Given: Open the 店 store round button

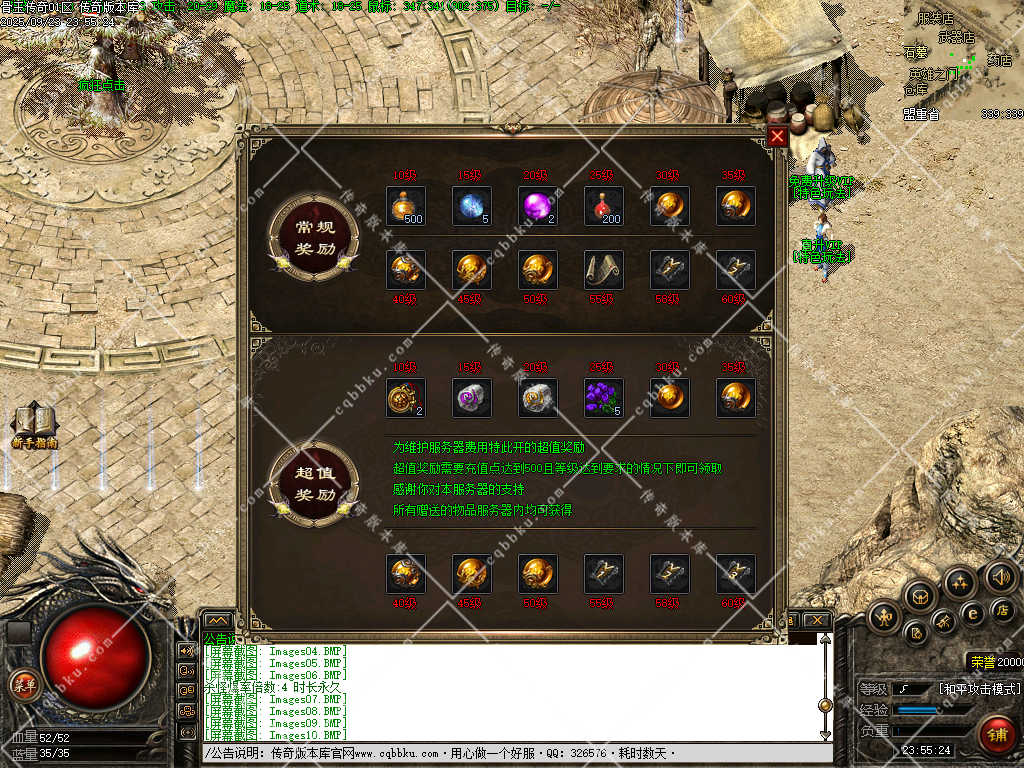Looking at the screenshot, I should coord(1003,609).
